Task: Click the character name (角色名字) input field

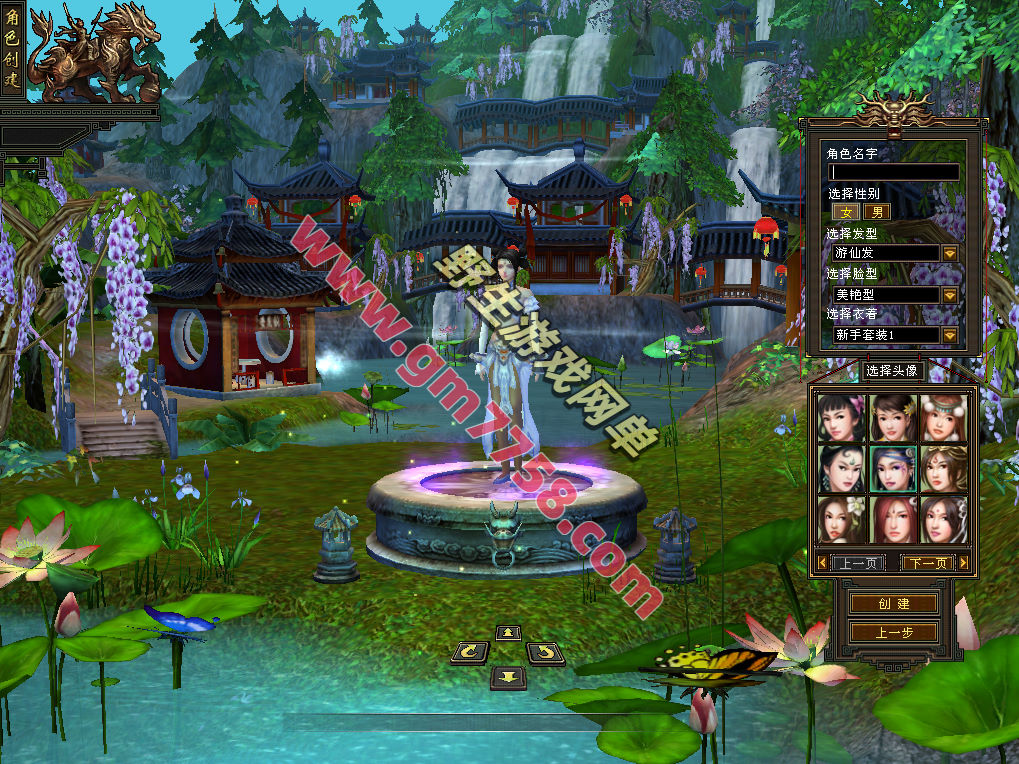Action: point(893,172)
